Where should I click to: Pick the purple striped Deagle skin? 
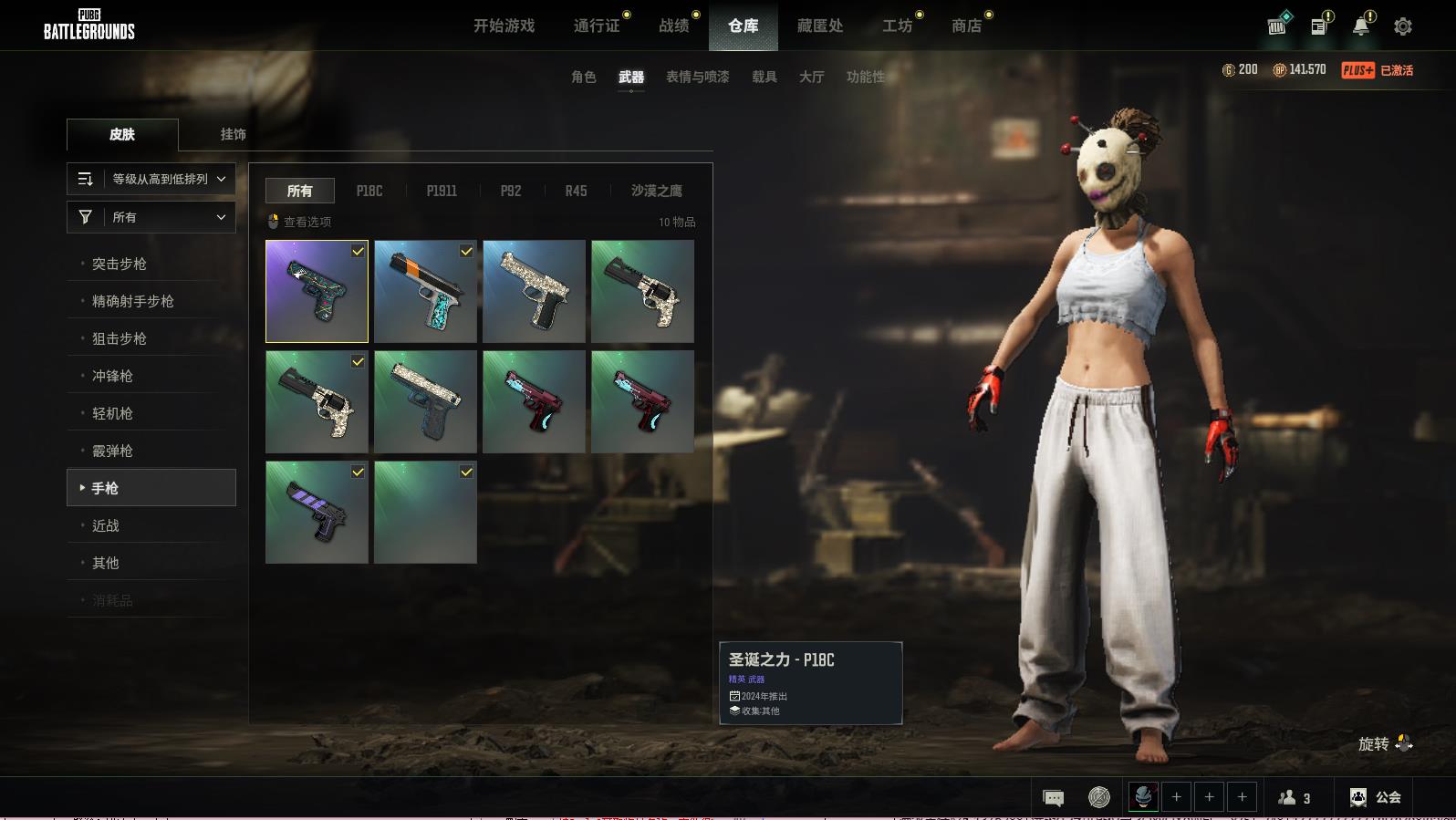[317, 512]
